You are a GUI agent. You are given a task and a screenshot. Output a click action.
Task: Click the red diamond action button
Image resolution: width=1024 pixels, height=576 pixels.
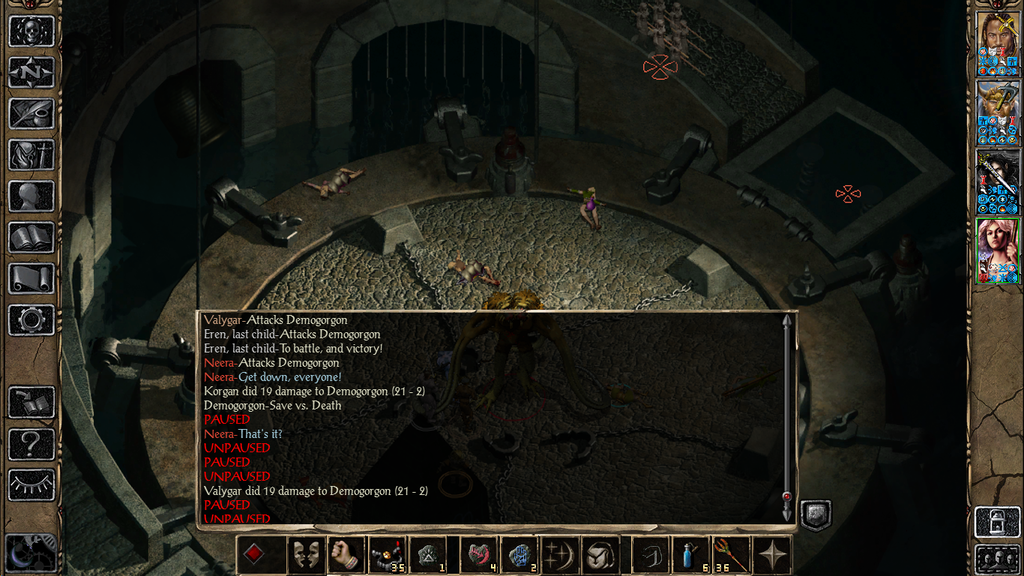pyautogui.click(x=256, y=554)
